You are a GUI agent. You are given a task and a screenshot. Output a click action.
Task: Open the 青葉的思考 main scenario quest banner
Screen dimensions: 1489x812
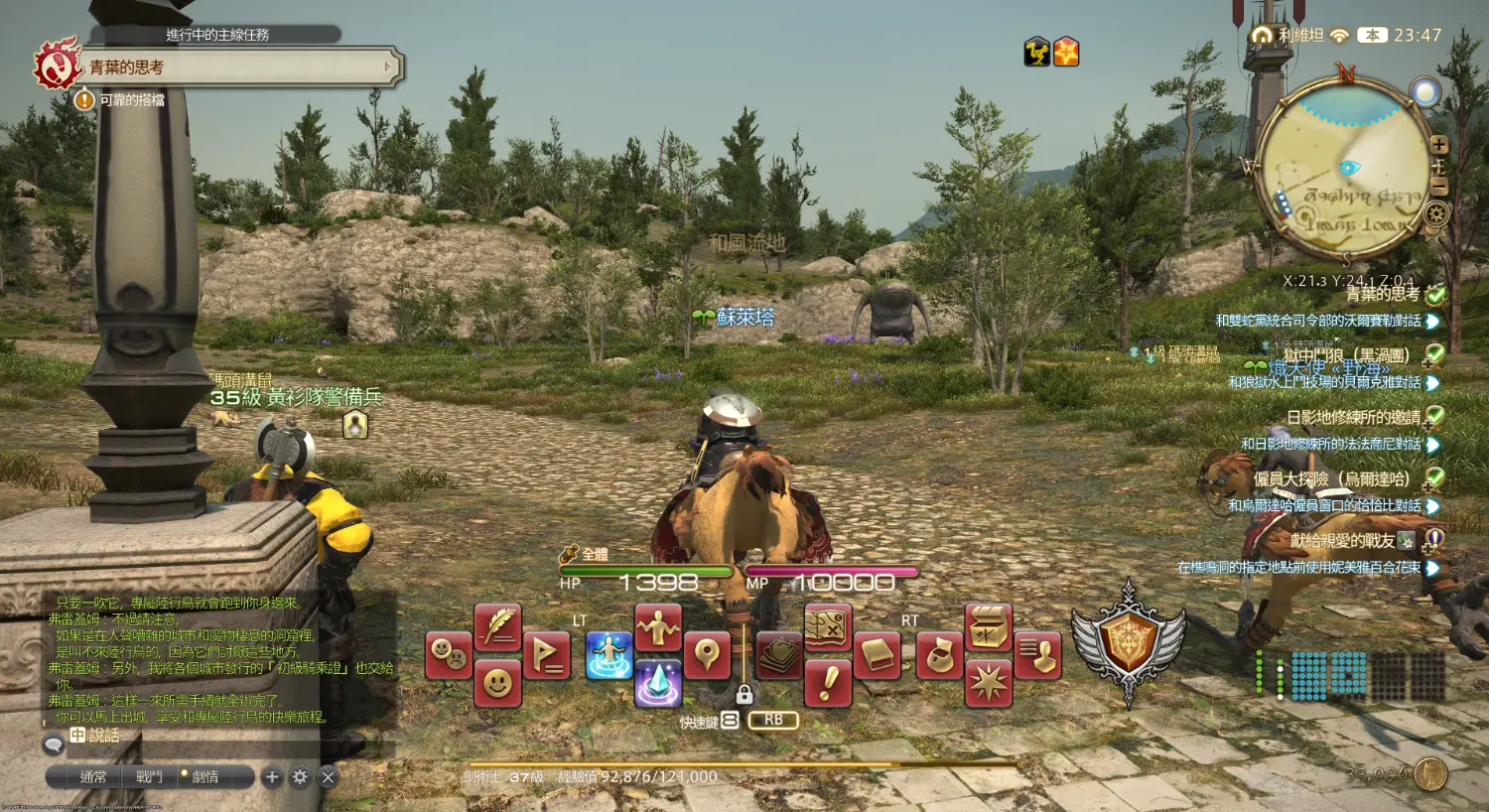238,68
